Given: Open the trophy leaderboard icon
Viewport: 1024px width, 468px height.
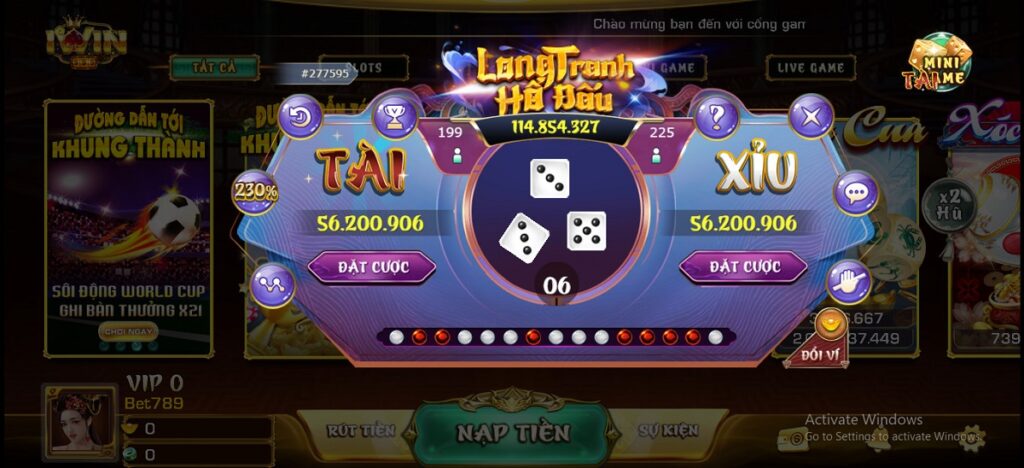Looking at the screenshot, I should tap(395, 117).
